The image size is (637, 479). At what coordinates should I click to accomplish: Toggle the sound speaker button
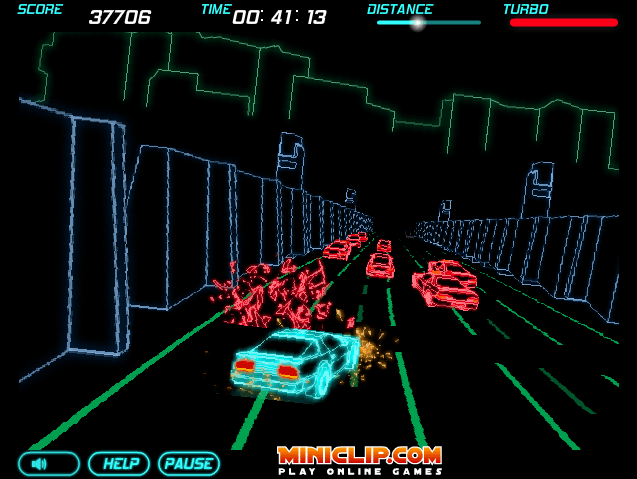tap(48, 464)
